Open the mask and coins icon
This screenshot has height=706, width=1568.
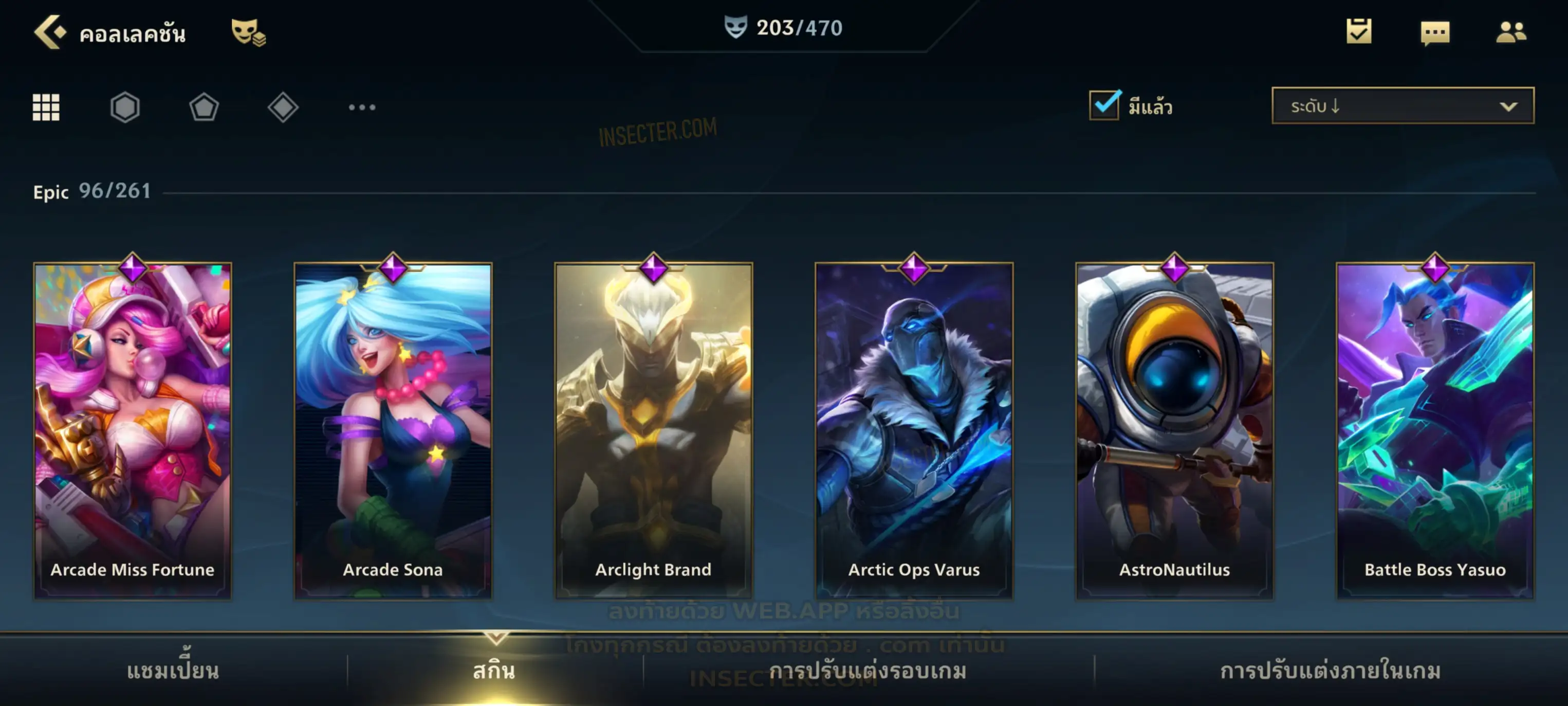[x=248, y=32]
